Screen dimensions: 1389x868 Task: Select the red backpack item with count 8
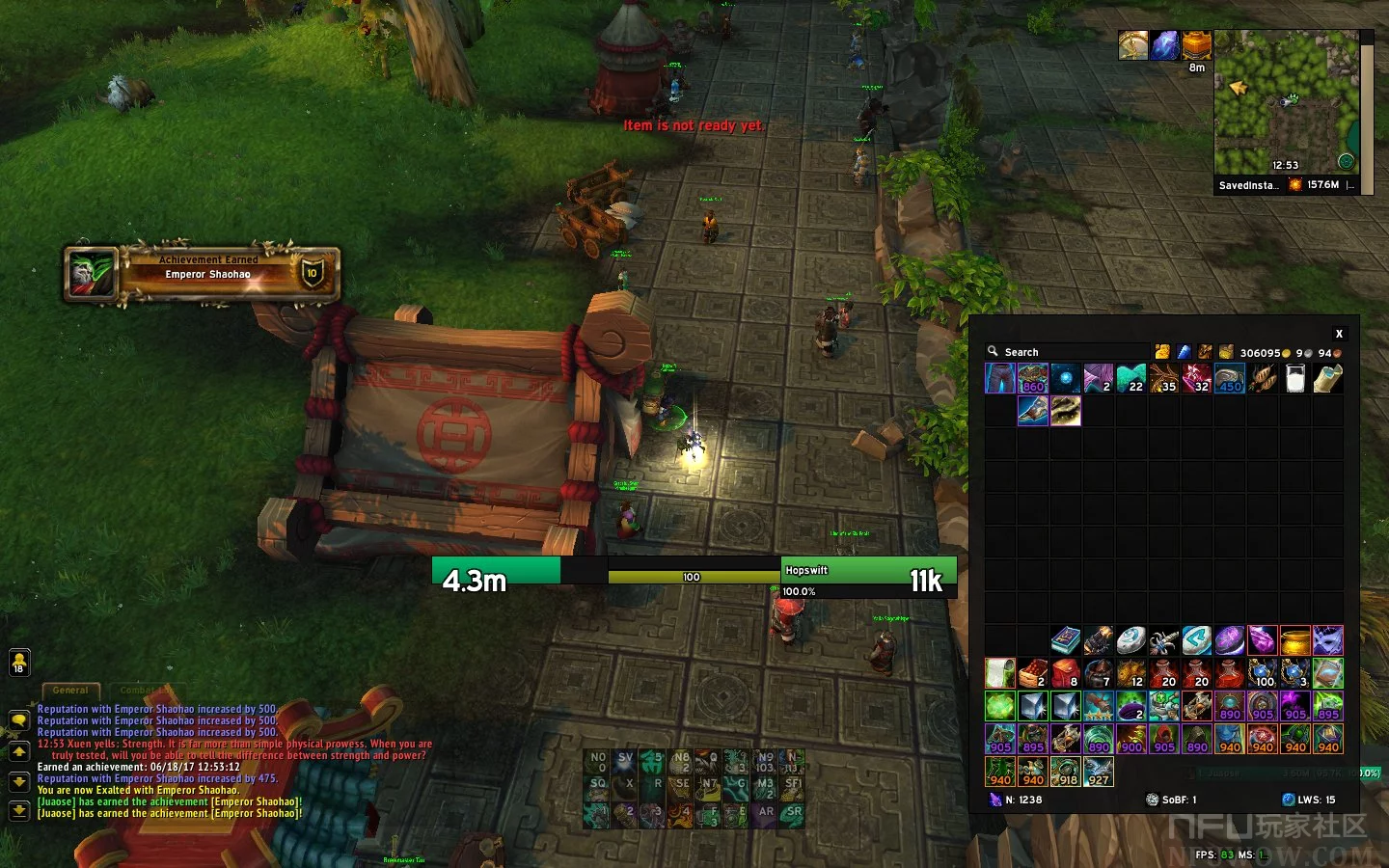pos(1066,673)
